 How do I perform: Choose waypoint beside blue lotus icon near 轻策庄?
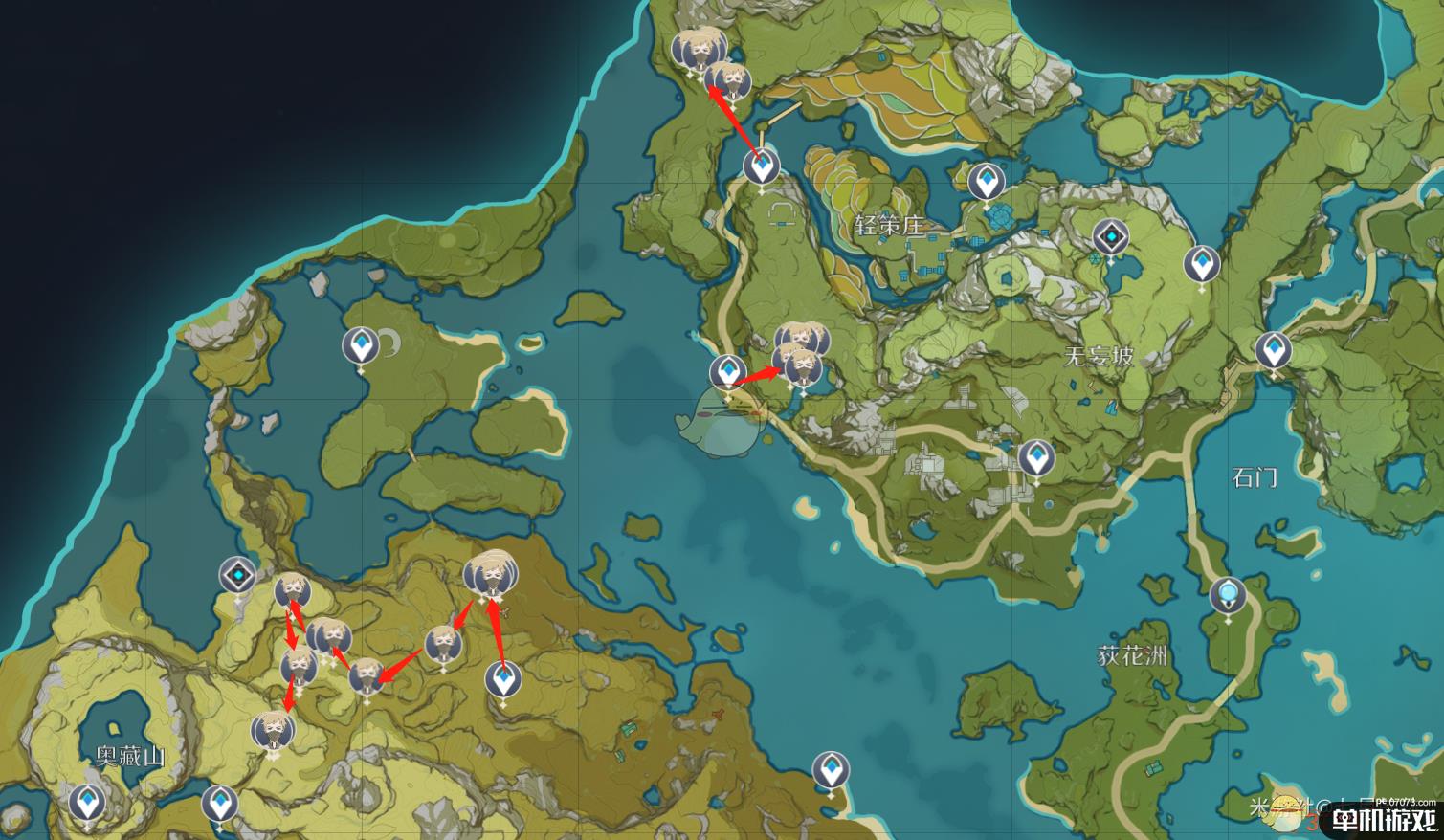click(986, 180)
